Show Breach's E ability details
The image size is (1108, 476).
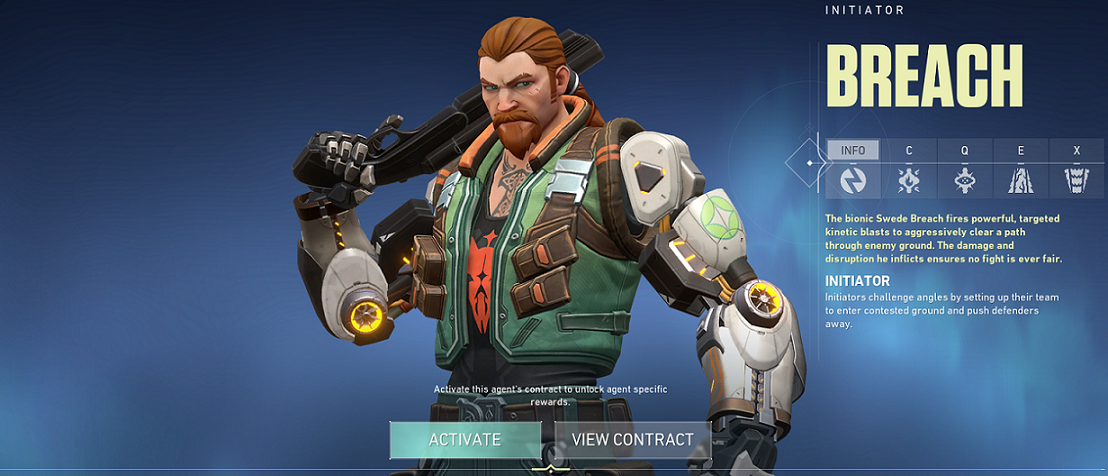pyautogui.click(x=1021, y=169)
